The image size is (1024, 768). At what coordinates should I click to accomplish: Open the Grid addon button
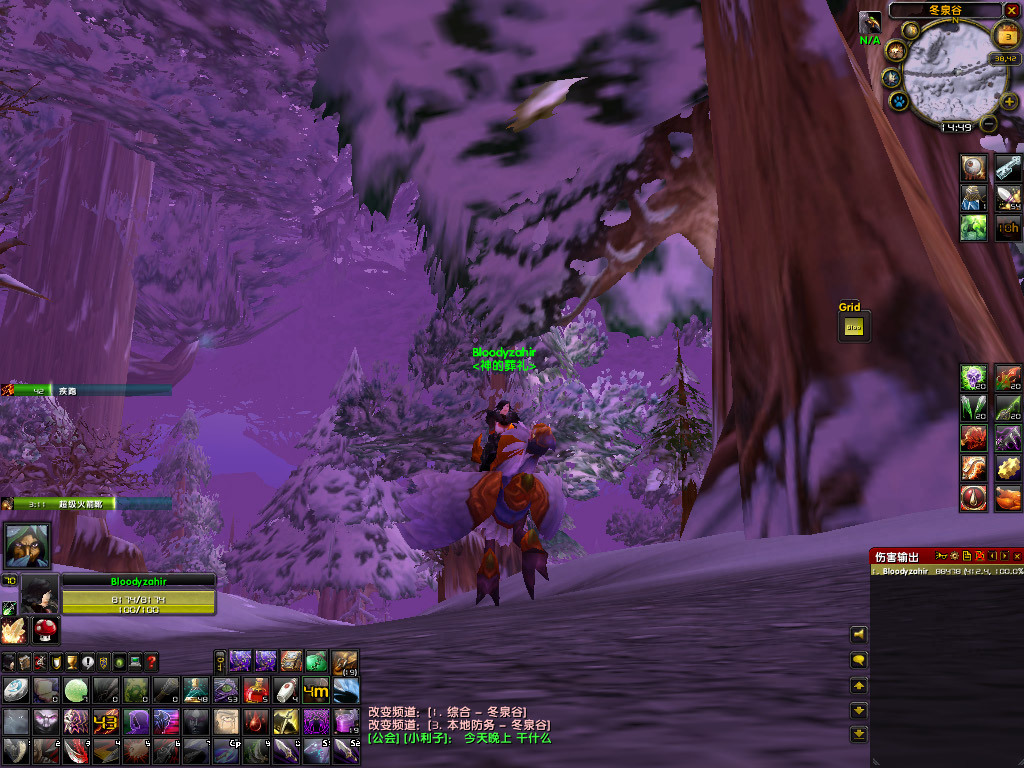(853, 326)
